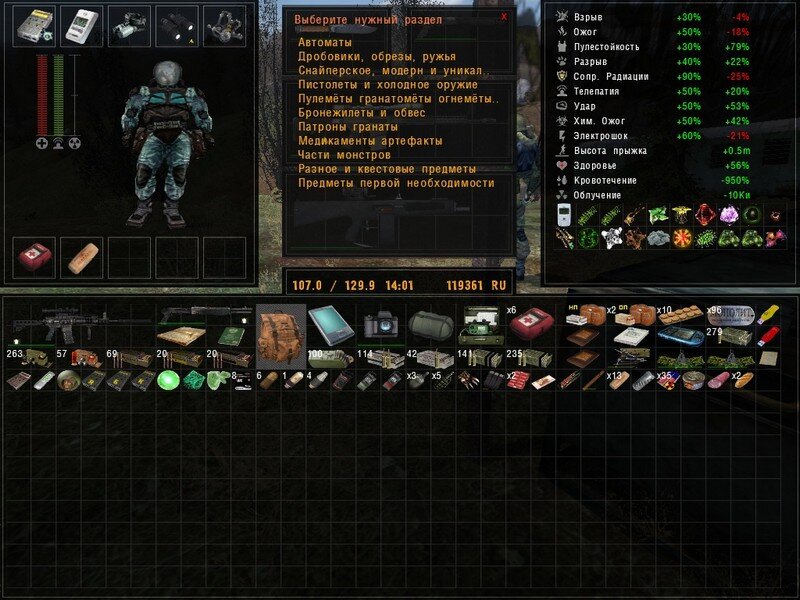Open Разное и квестовые предметы section
800x600 pixels.
click(x=387, y=169)
